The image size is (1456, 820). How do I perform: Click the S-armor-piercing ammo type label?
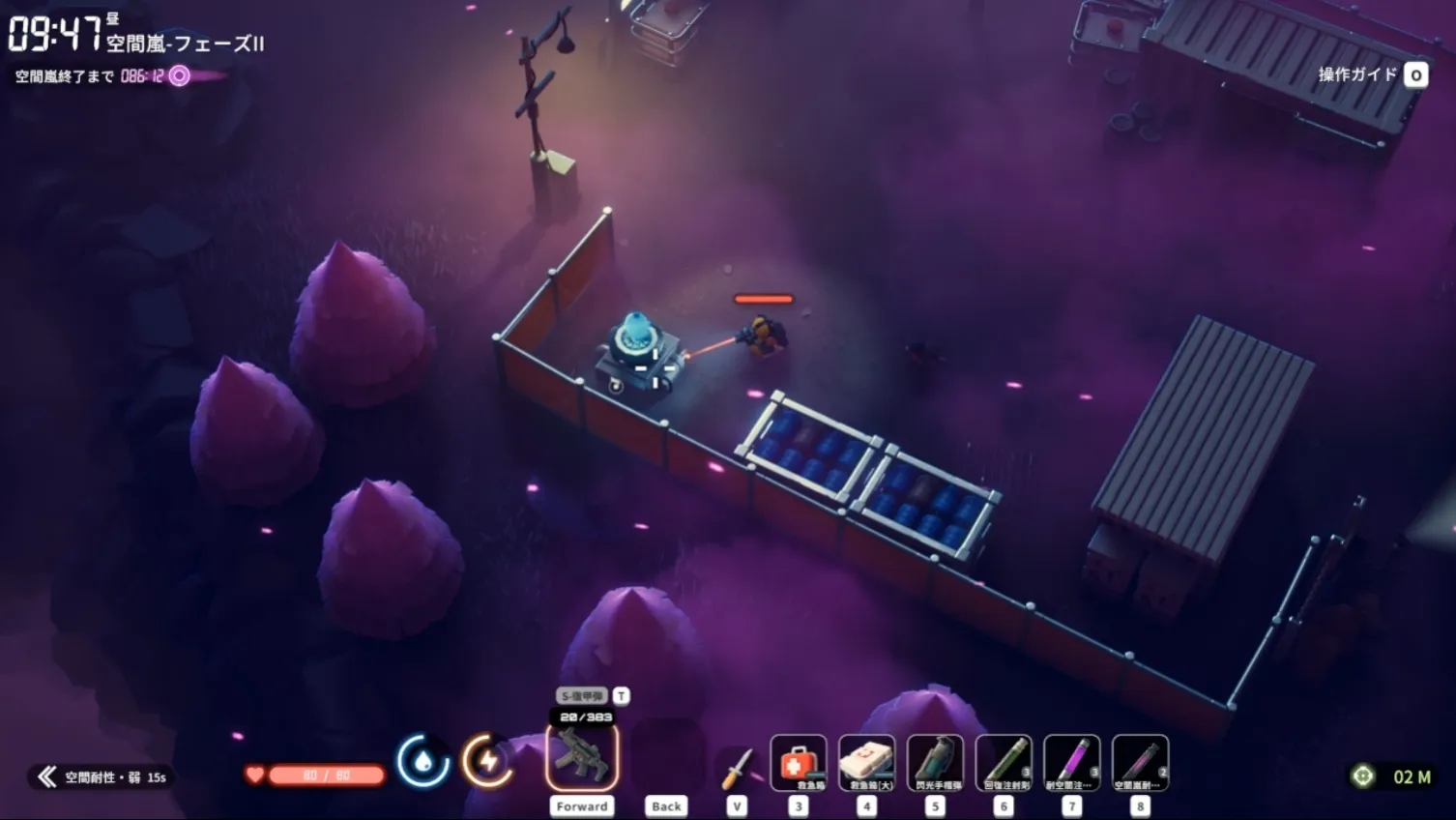(582, 696)
